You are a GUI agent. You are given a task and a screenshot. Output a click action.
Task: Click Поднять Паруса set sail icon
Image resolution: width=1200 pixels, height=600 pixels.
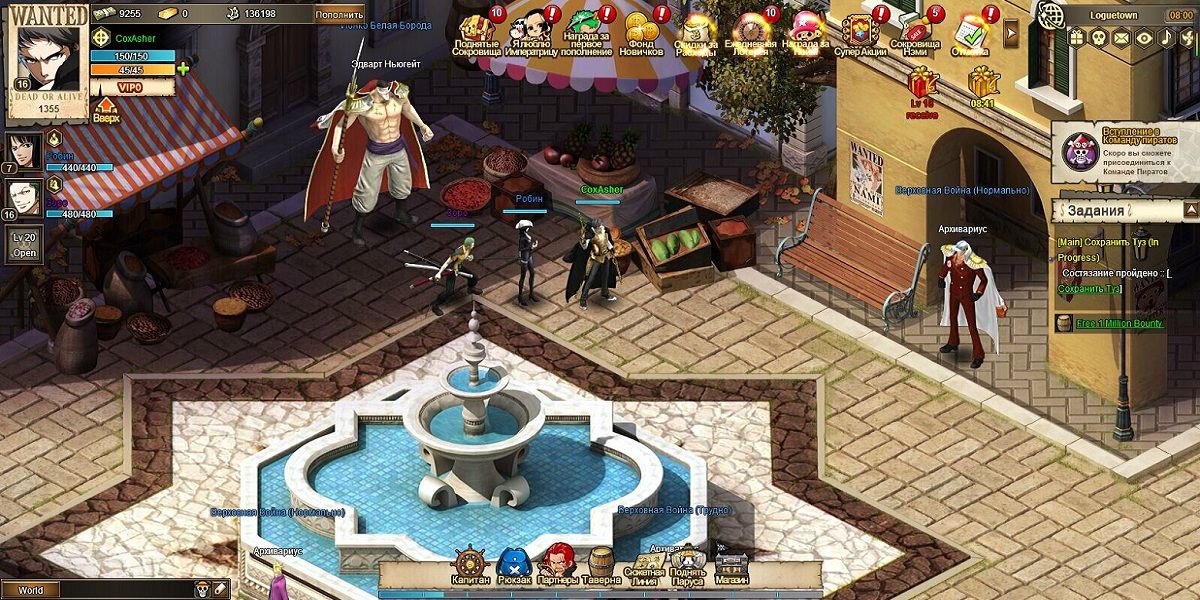click(x=688, y=568)
